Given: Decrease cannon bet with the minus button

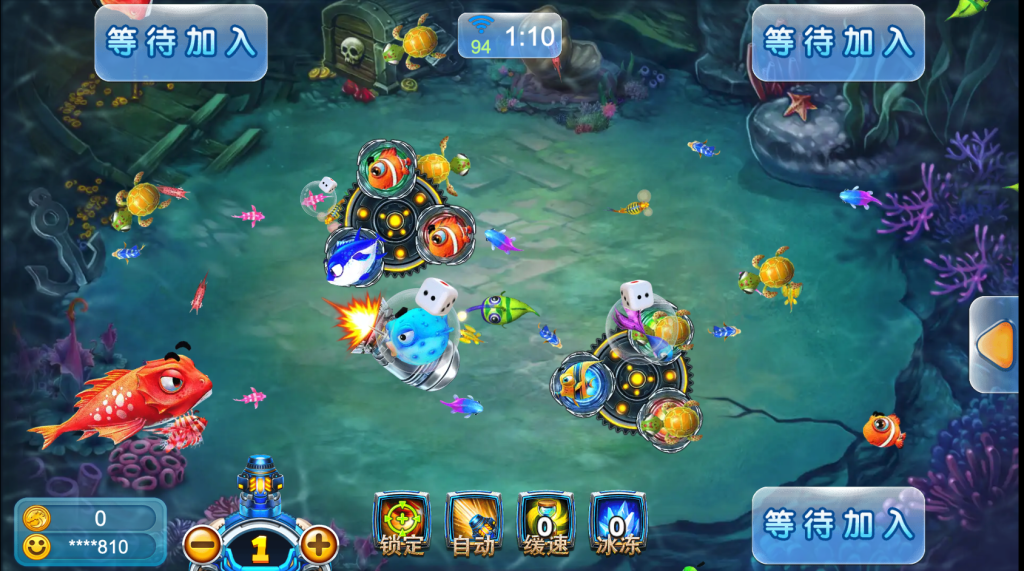Looking at the screenshot, I should [202, 545].
